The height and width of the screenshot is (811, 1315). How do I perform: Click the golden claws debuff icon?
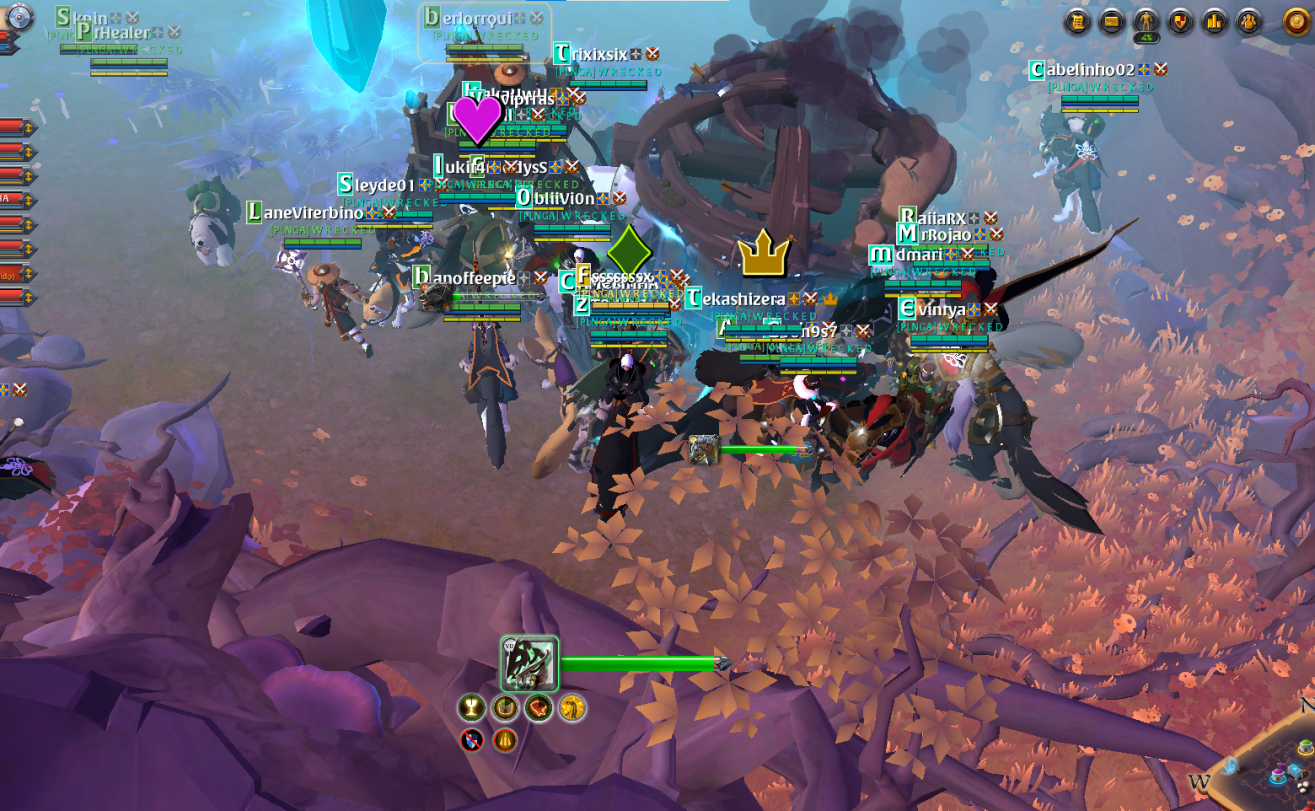(x=504, y=740)
